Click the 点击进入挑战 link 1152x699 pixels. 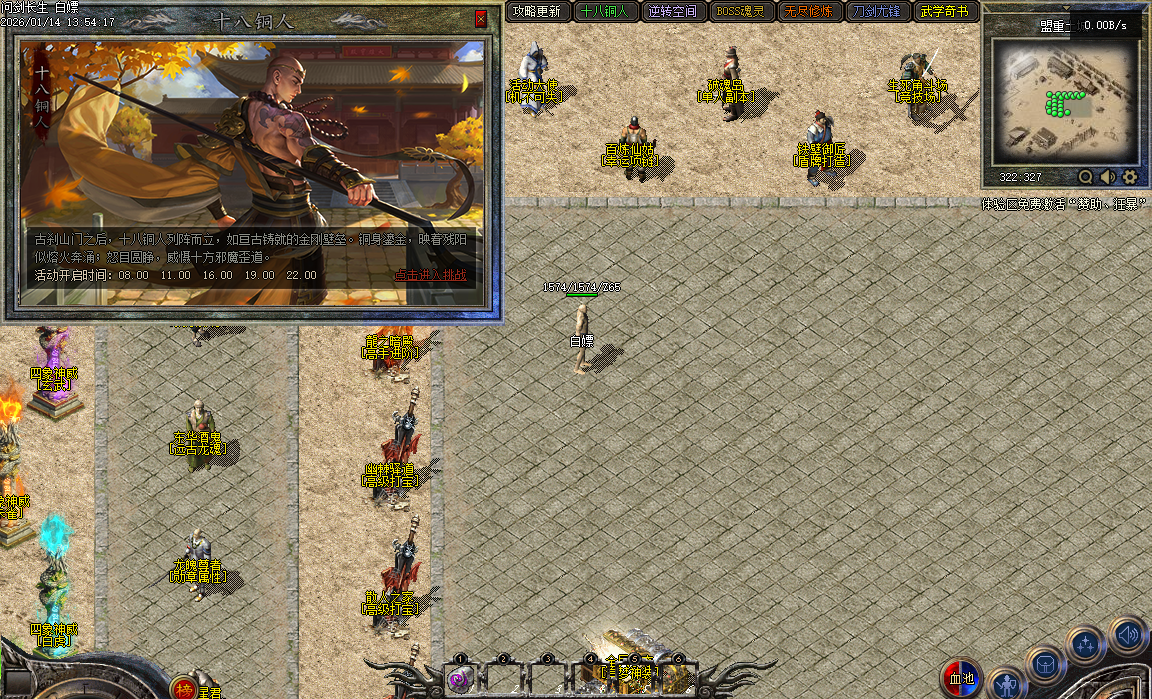tap(430, 275)
